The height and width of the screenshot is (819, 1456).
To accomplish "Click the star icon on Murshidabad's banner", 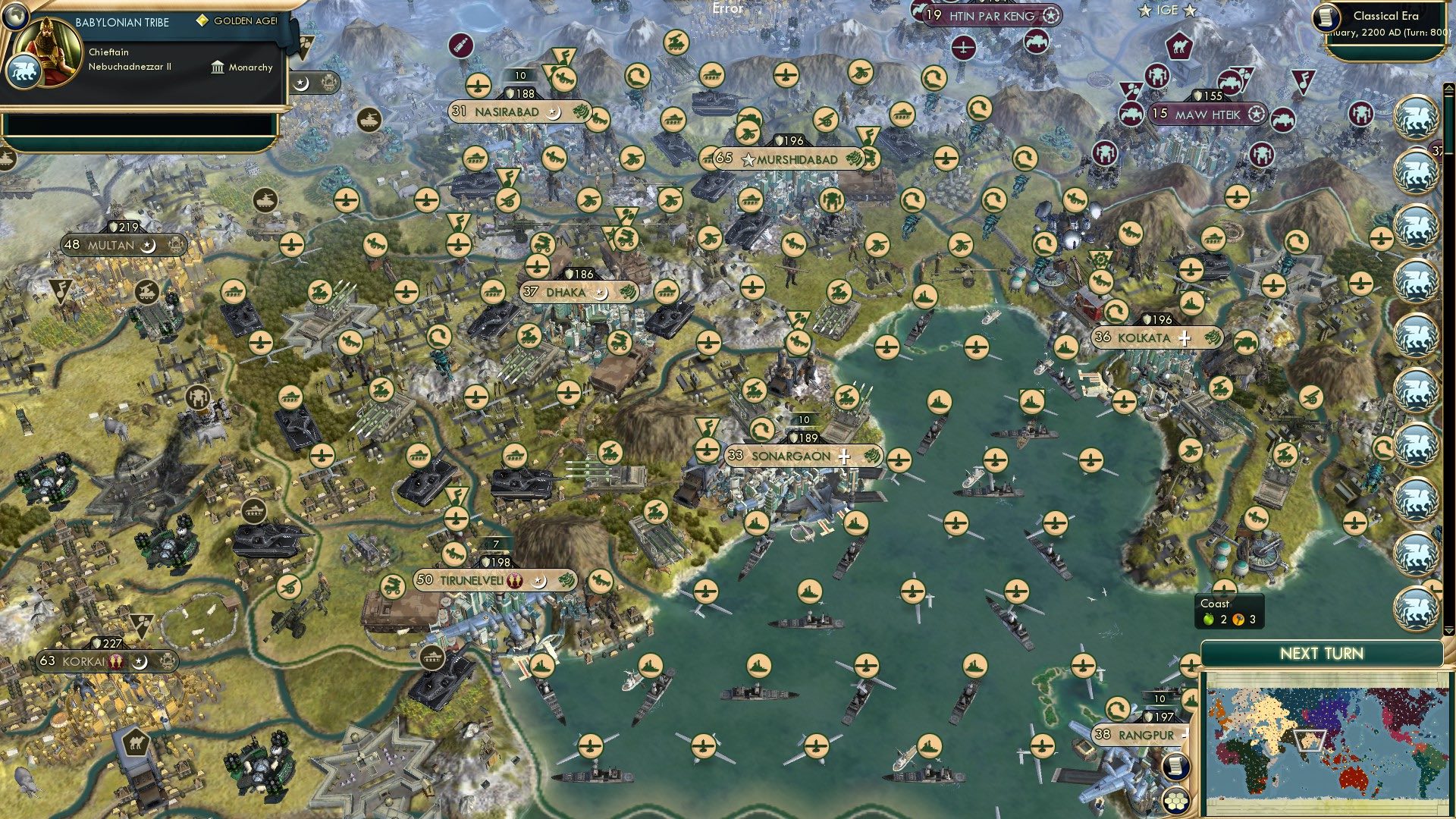I will pyautogui.click(x=749, y=160).
